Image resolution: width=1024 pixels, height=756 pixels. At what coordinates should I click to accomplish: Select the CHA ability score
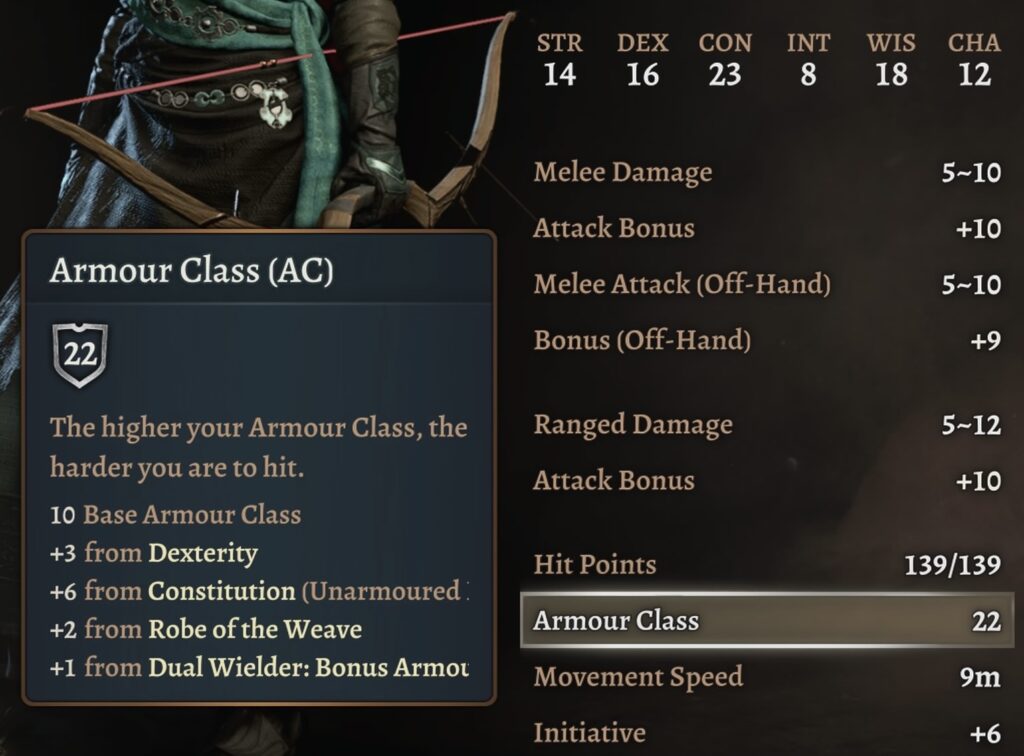click(x=974, y=60)
